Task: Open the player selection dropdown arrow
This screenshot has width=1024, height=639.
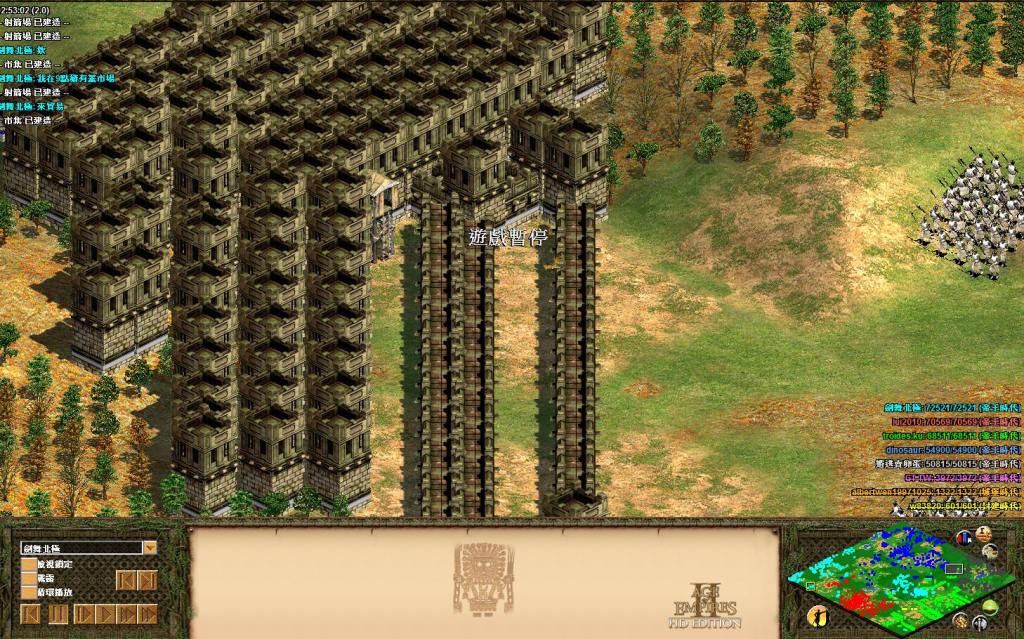Action: click(149, 548)
